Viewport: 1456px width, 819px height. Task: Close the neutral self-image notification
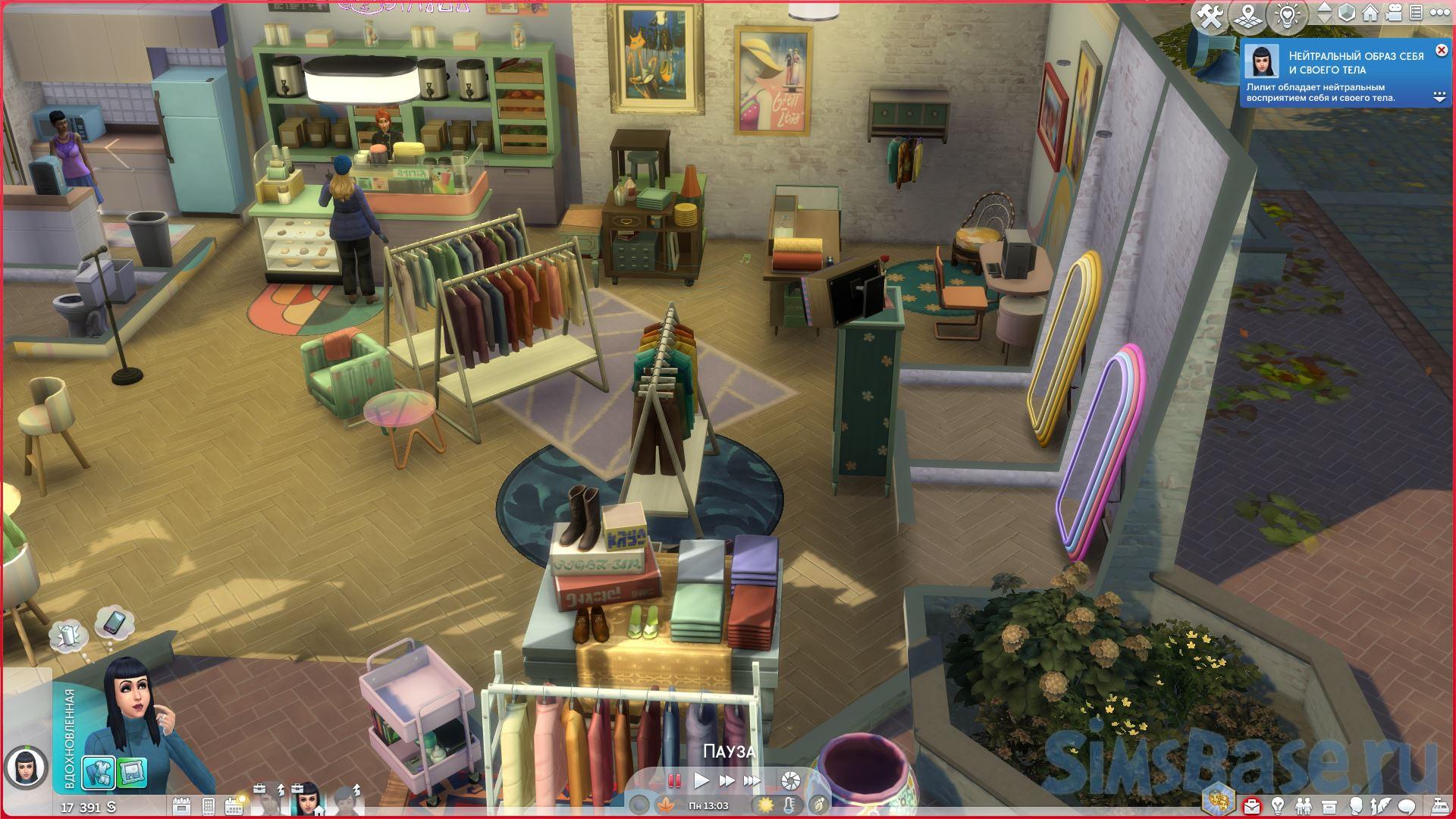(x=1442, y=51)
